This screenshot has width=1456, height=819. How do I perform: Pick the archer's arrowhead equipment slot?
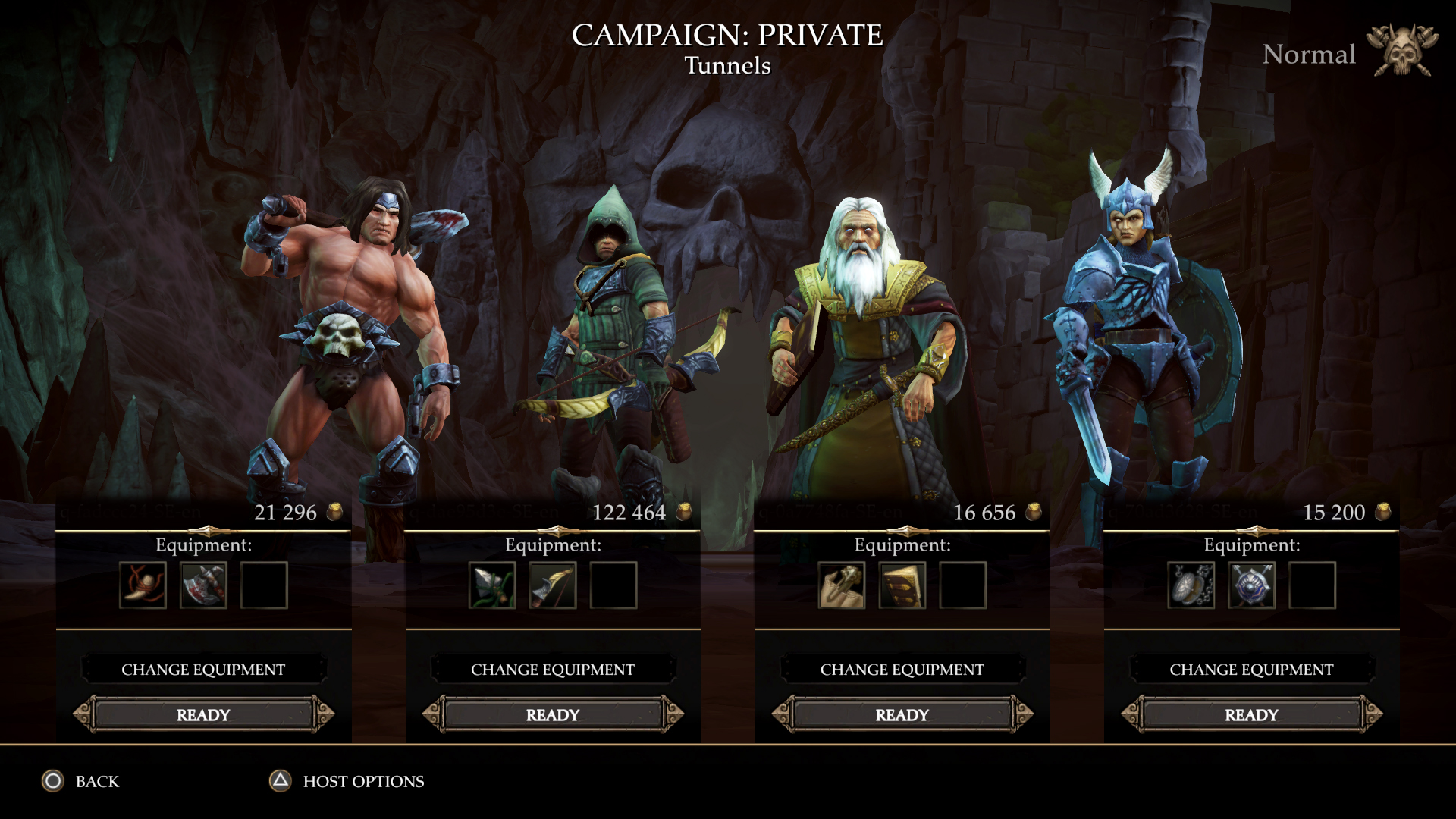[492, 585]
